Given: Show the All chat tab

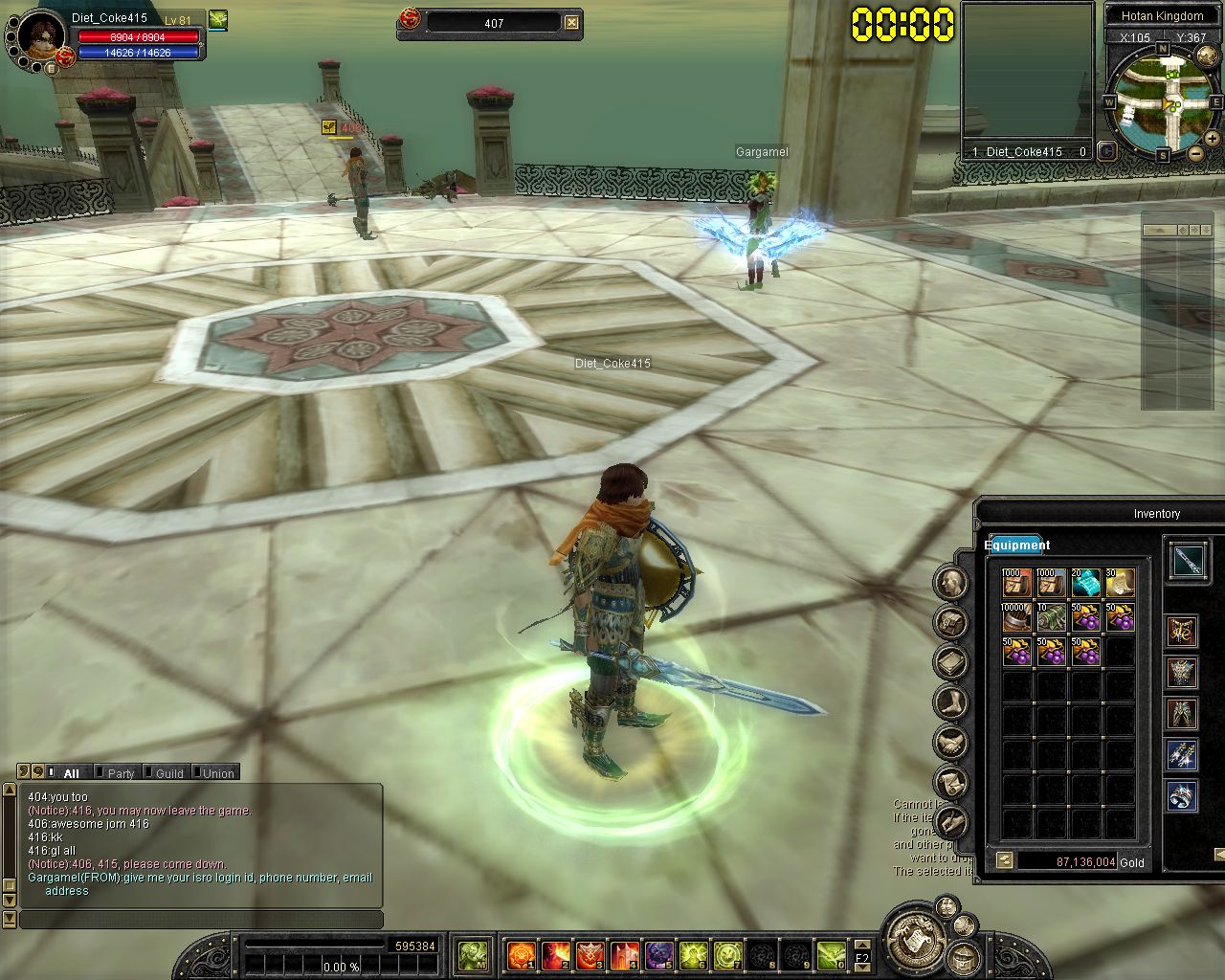Looking at the screenshot, I should point(71,773).
